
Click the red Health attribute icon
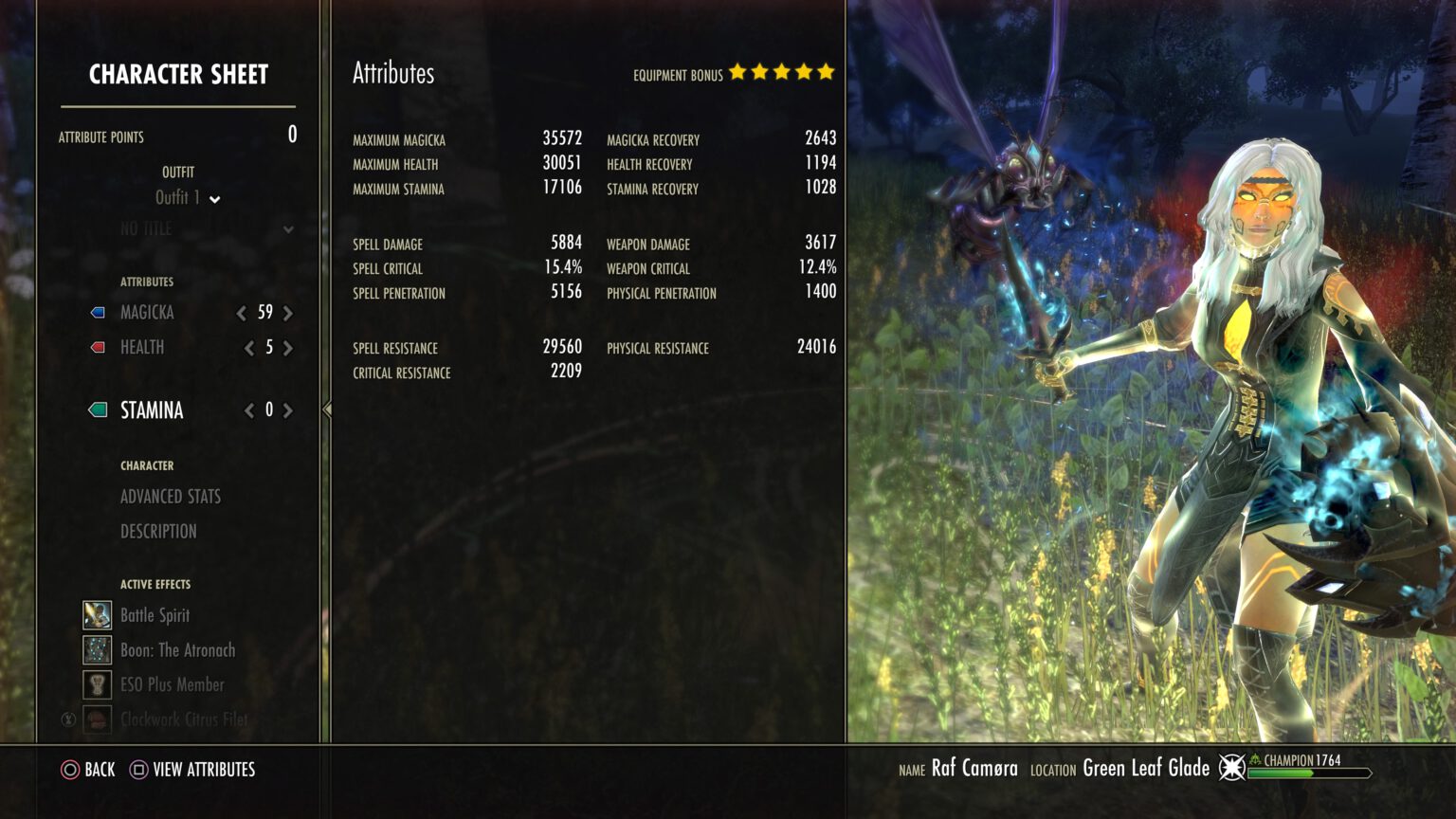tap(96, 347)
